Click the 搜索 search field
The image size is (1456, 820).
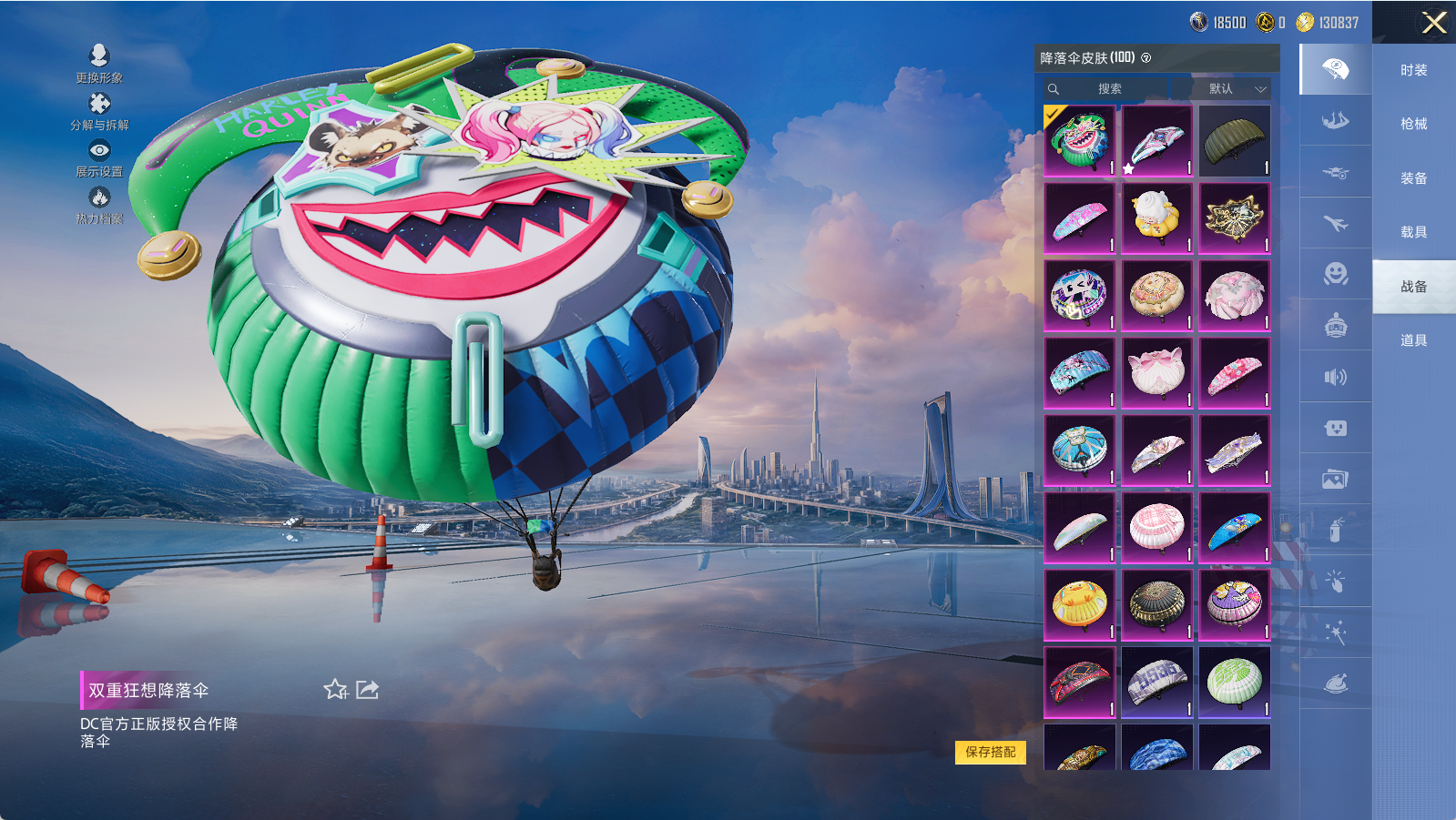pyautogui.click(x=1109, y=88)
